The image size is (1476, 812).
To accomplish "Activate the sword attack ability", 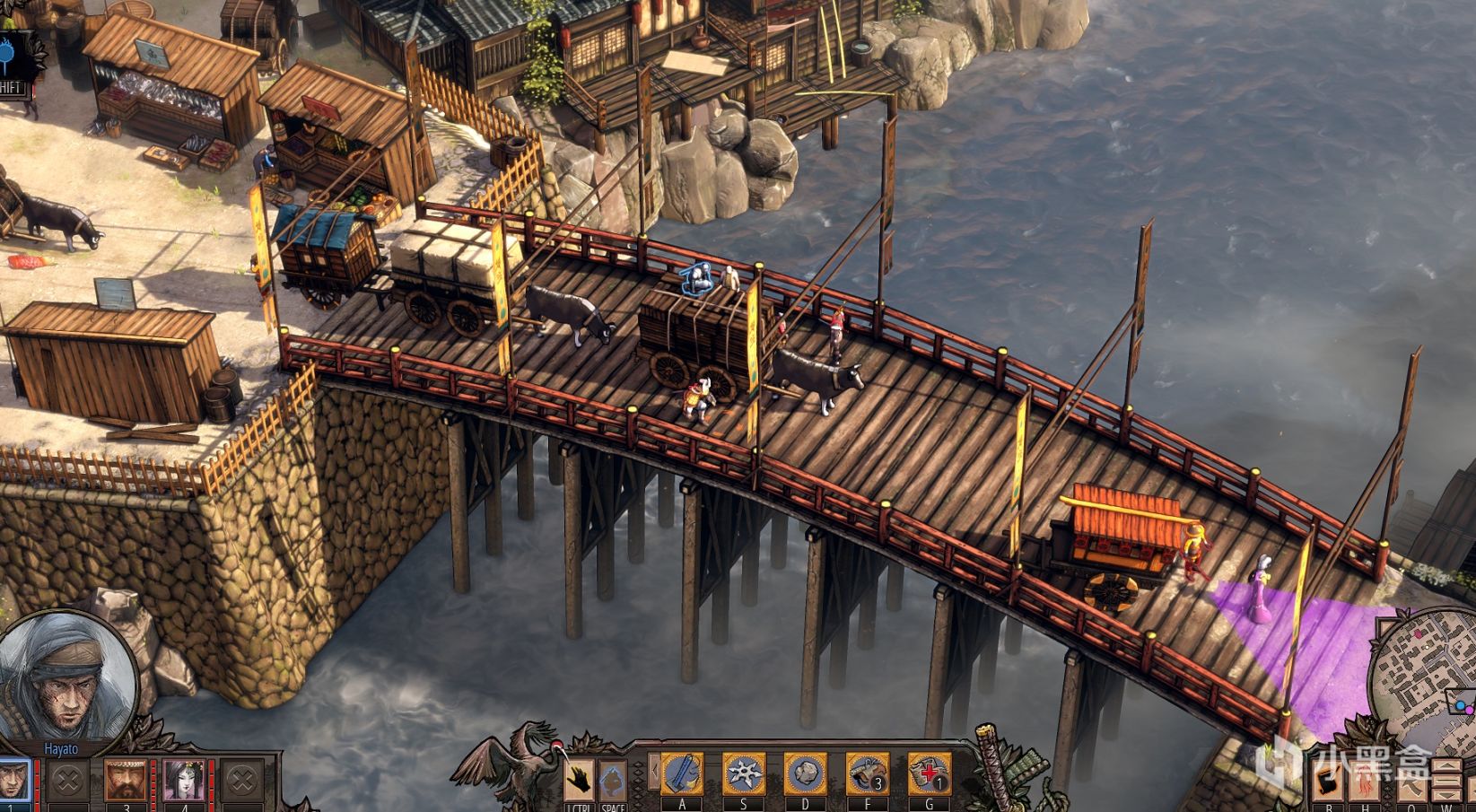I will [682, 773].
